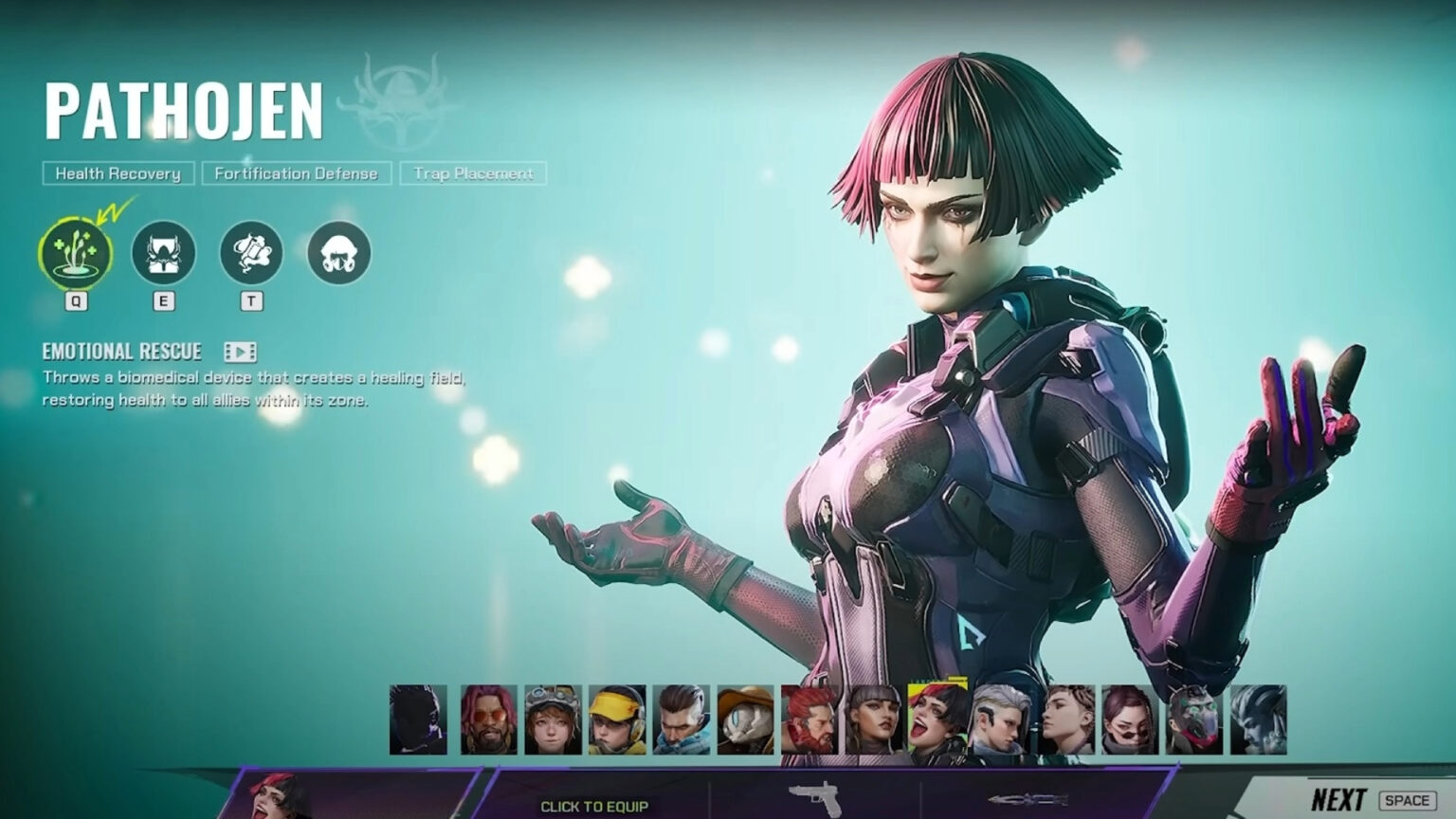Play the Emotional Rescue preview video
This screenshot has width=1456, height=819.
[x=240, y=352]
